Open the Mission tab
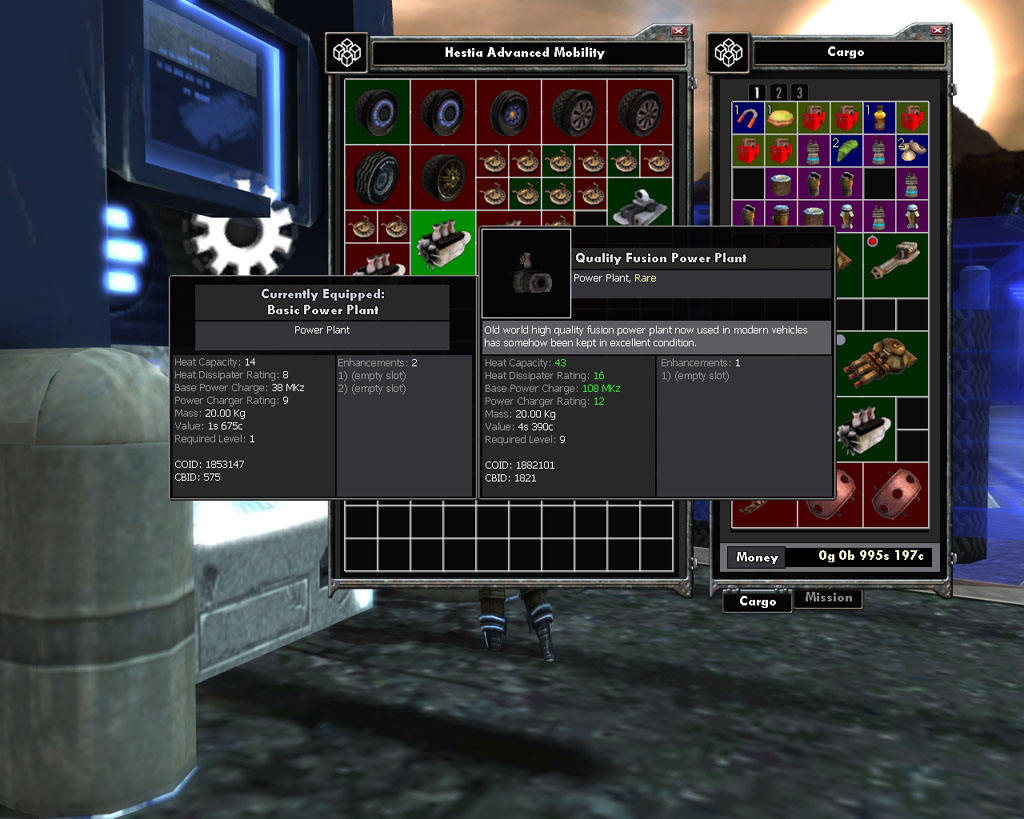This screenshot has width=1024, height=819. tap(828, 598)
